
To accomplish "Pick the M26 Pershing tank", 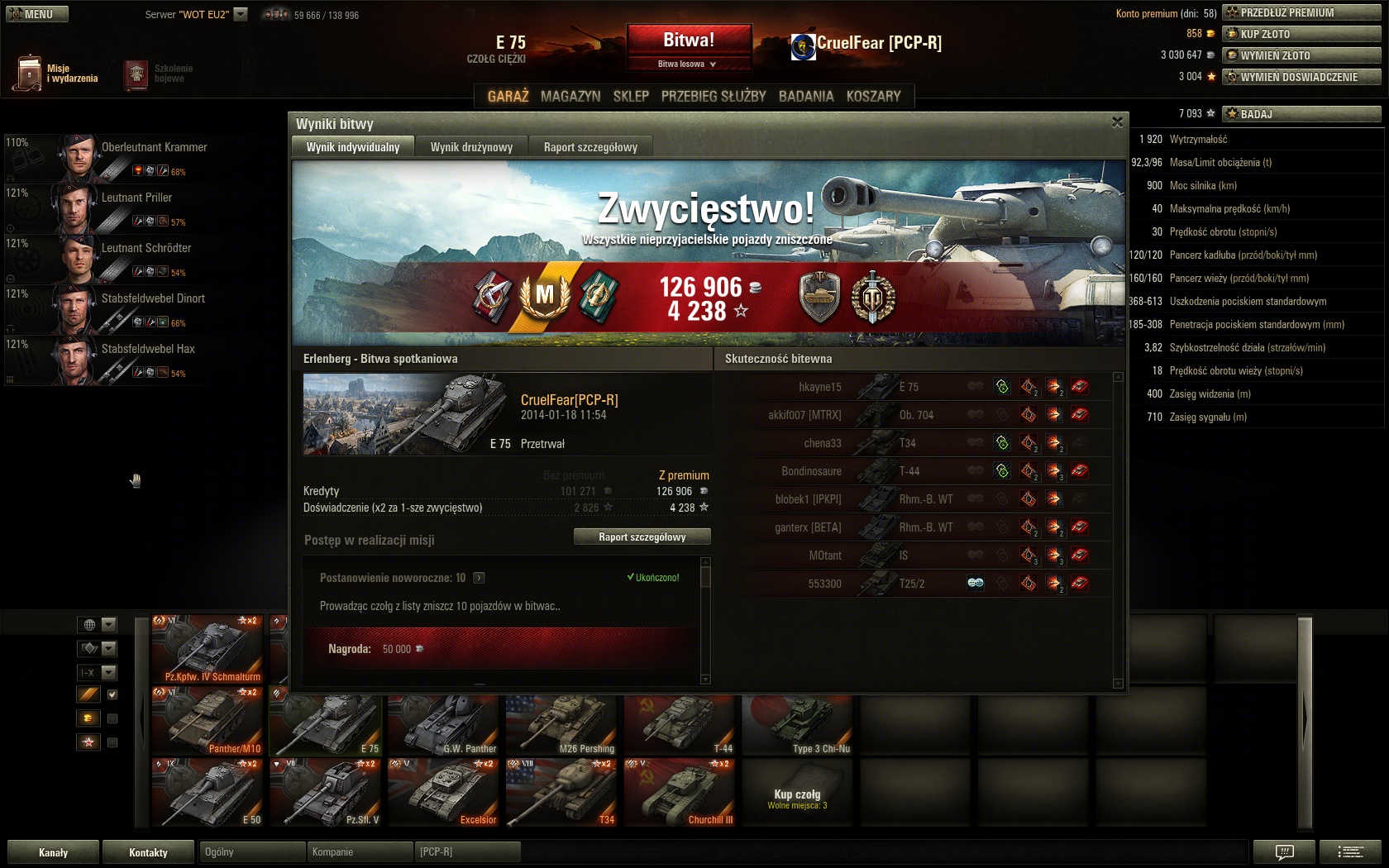I will [x=562, y=723].
